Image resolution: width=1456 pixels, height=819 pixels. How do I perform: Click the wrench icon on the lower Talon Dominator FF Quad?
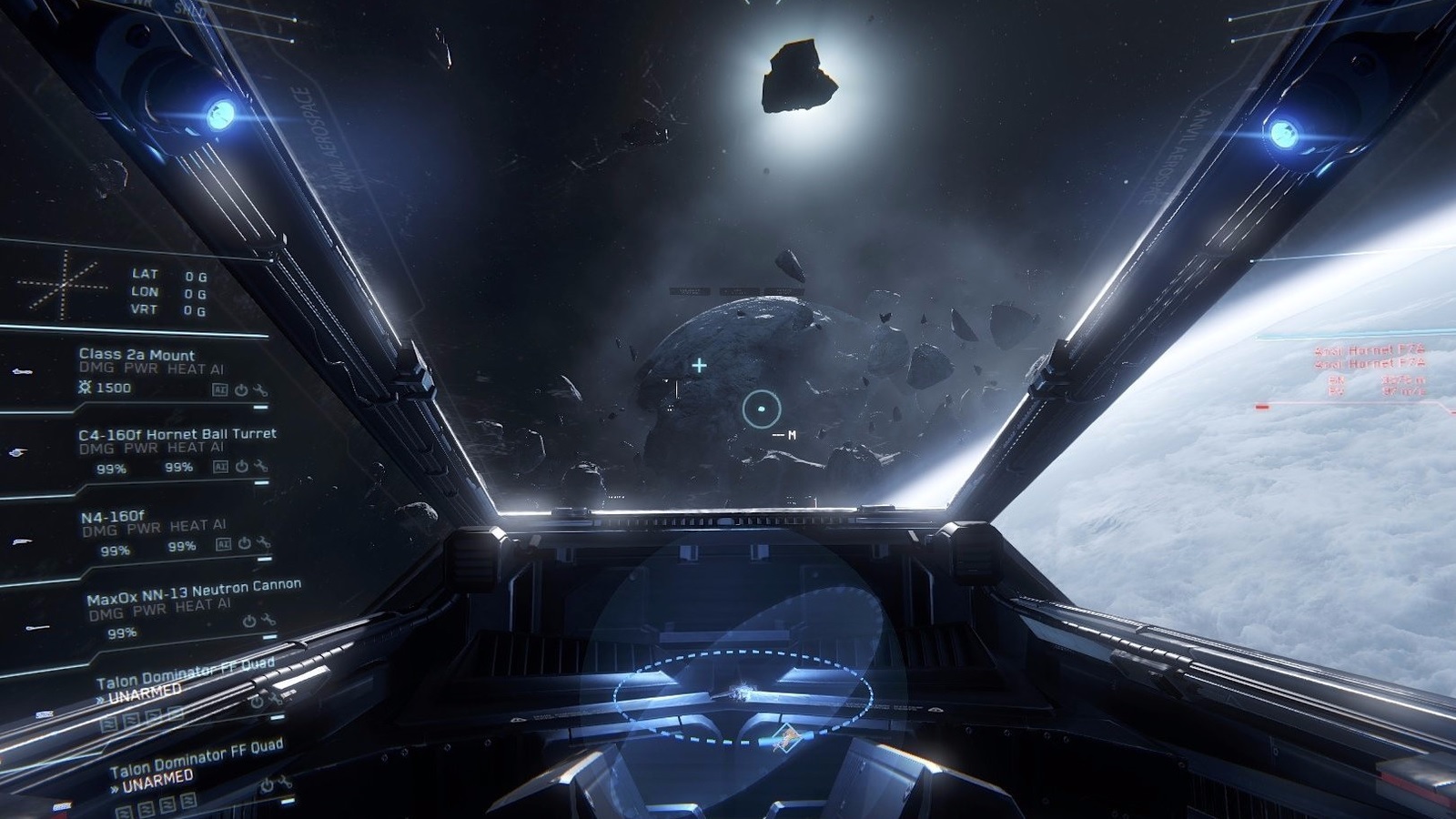pos(285,784)
